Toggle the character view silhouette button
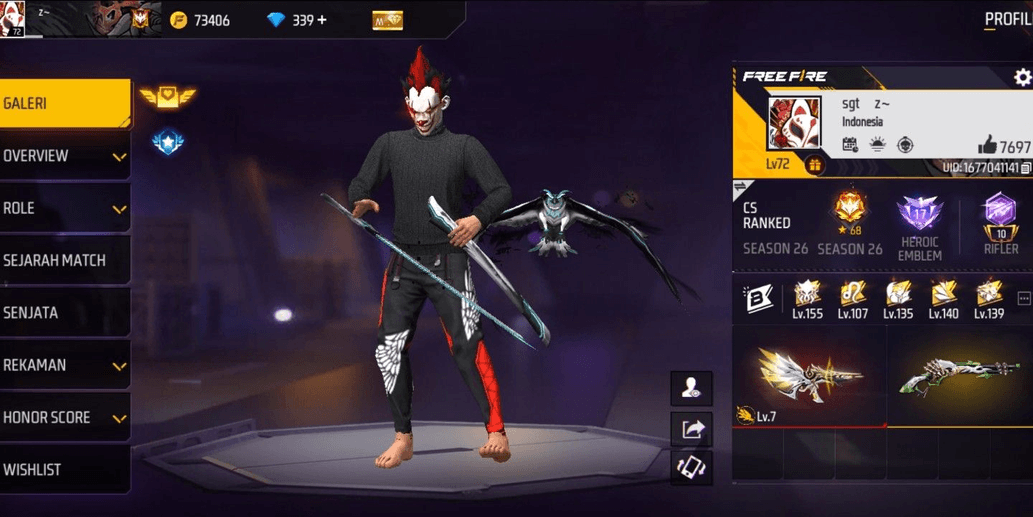The image size is (1033, 517). pos(692,389)
